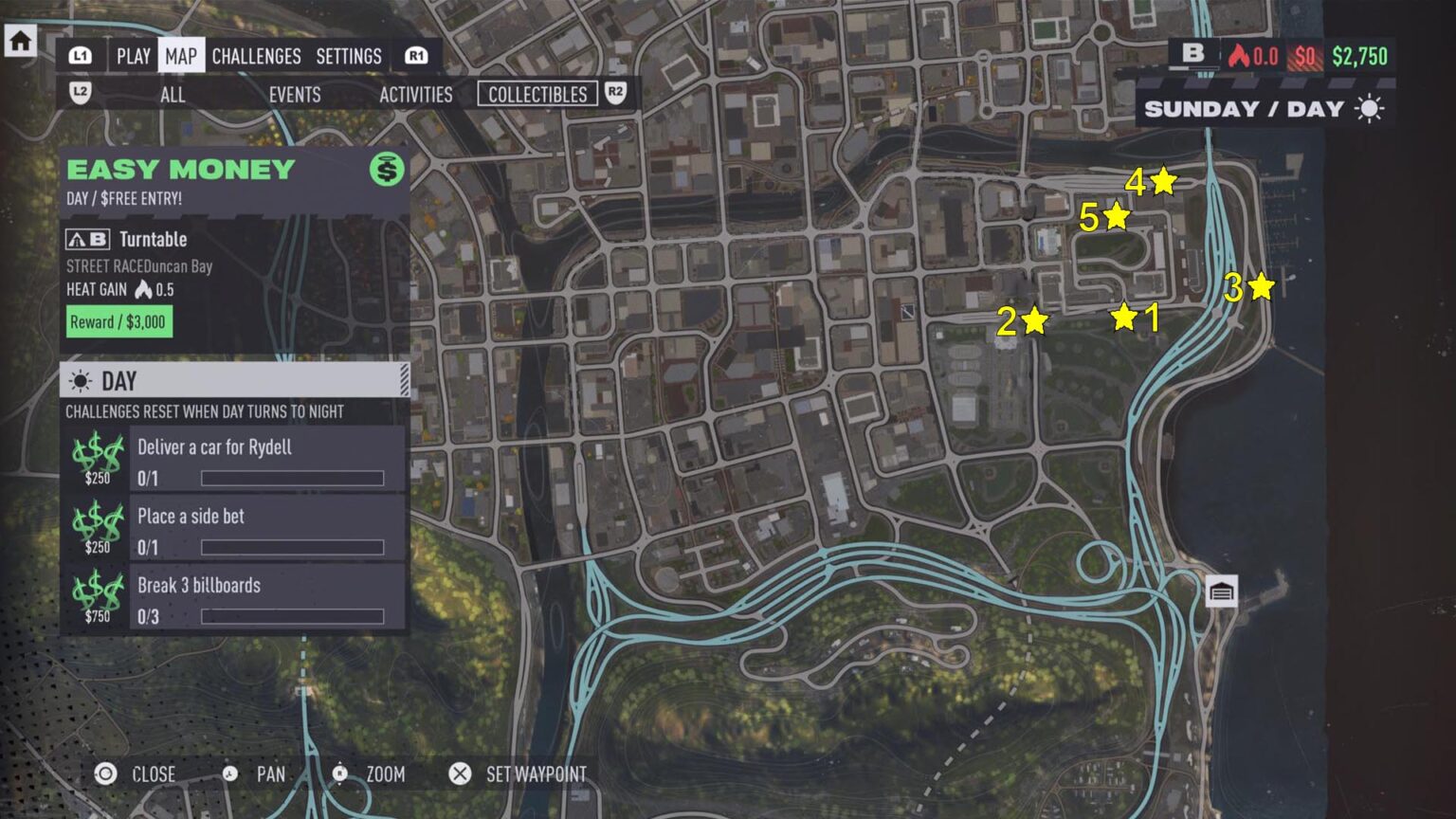Screen dimensions: 1456x819
Task: Open the SETTINGS tab
Action: click(349, 56)
